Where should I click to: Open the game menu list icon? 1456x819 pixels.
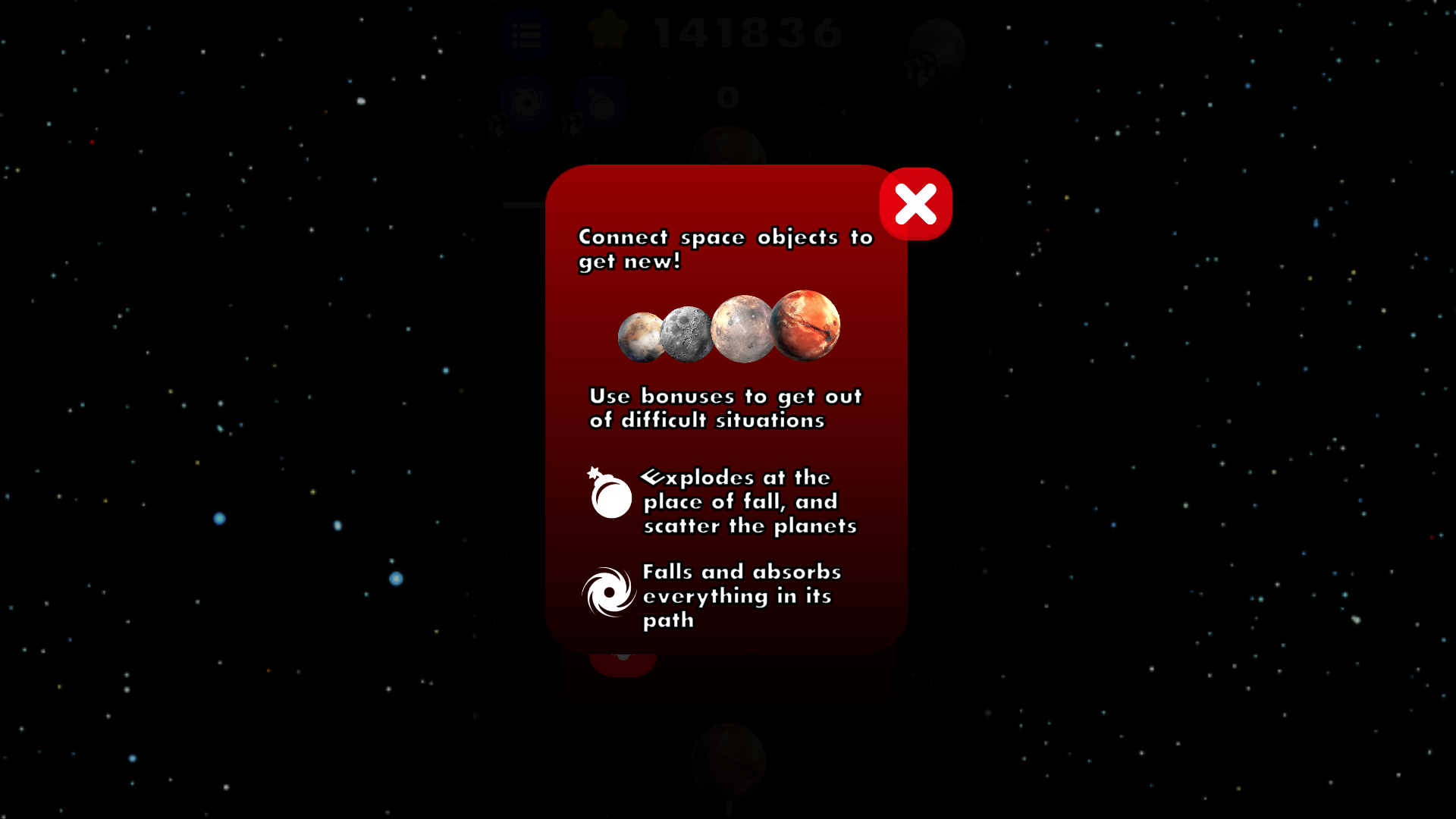pyautogui.click(x=529, y=34)
